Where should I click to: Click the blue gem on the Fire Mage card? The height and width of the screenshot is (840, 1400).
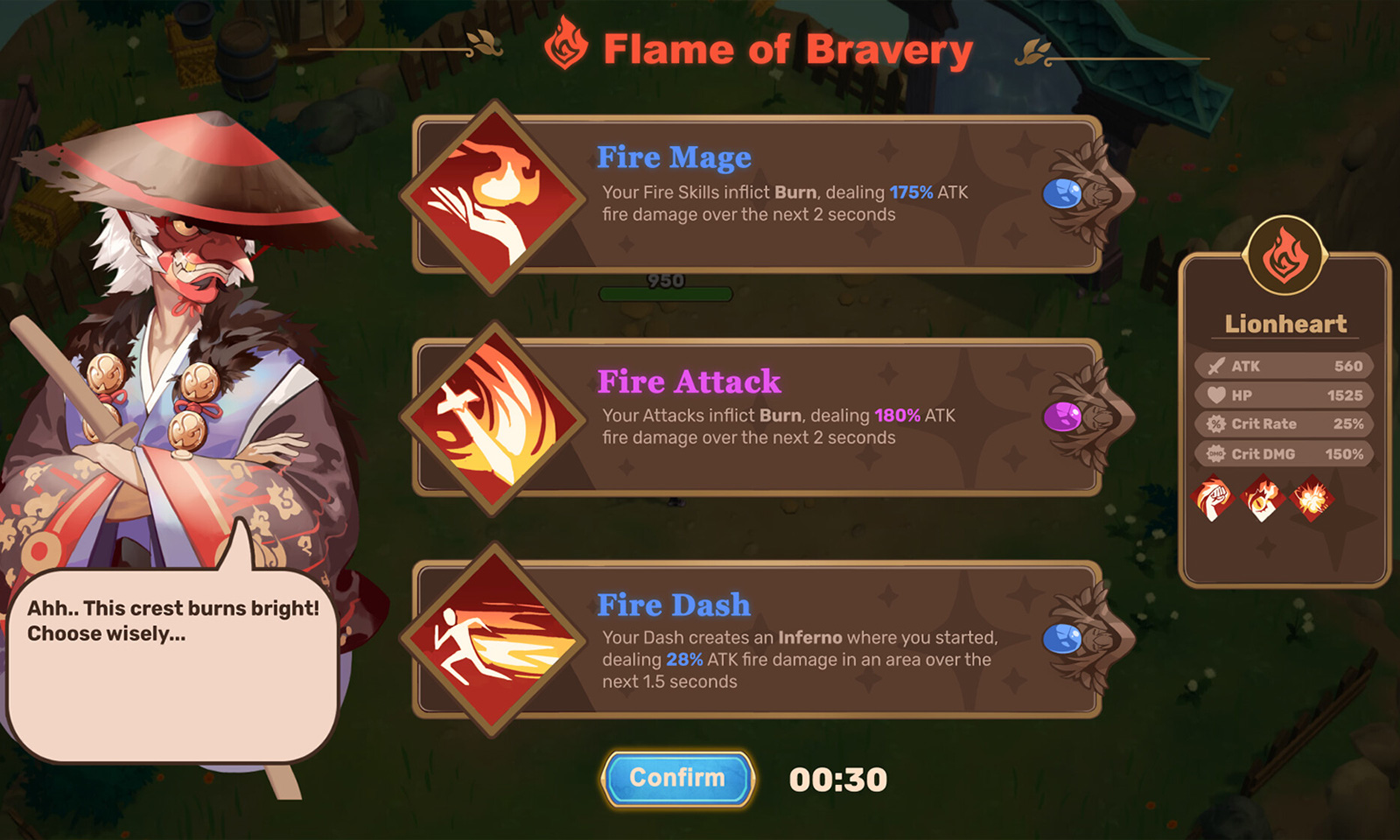(1061, 194)
